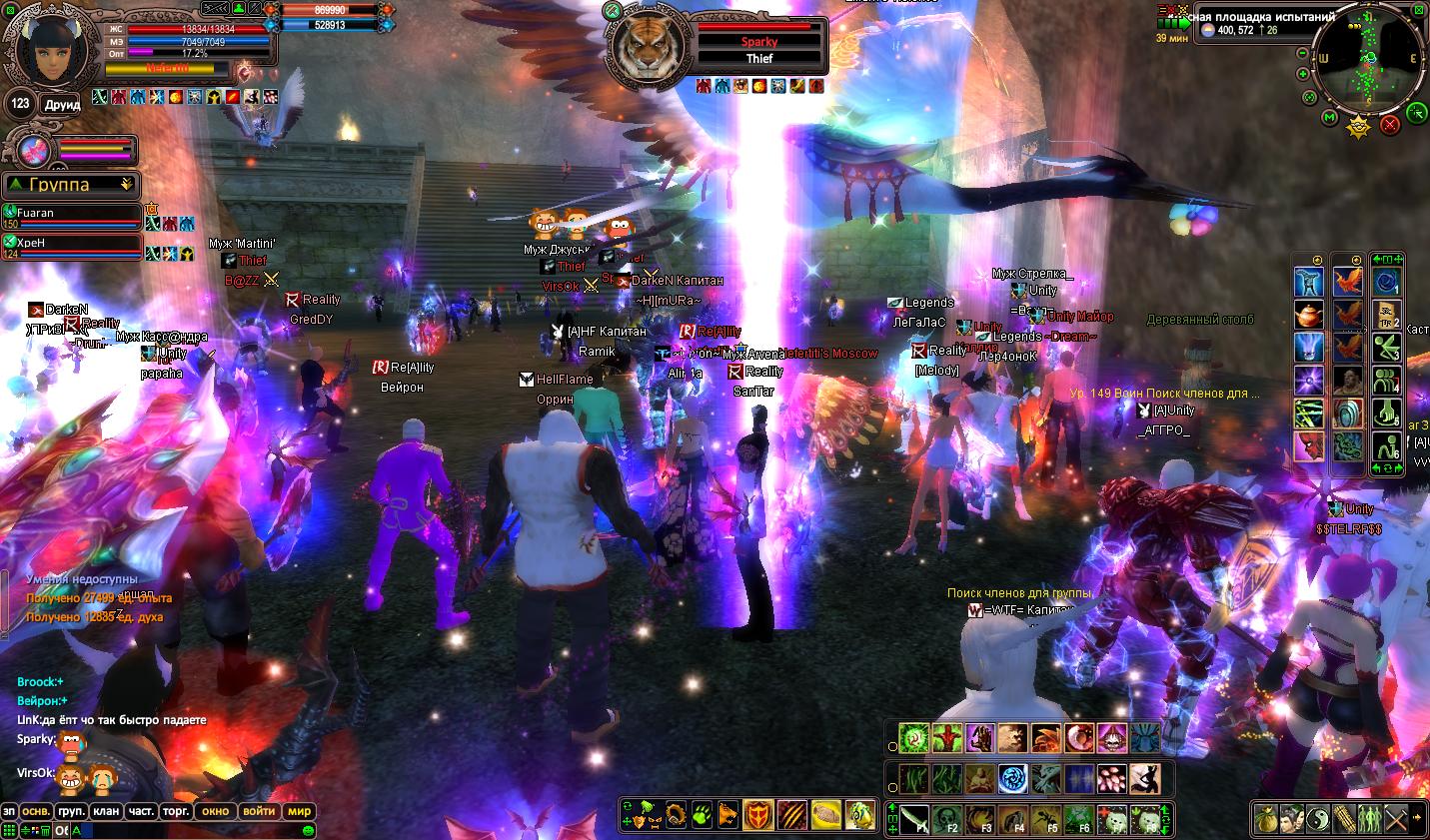Click the chat emoticon smiley button
The image size is (1430, 840).
point(309,830)
